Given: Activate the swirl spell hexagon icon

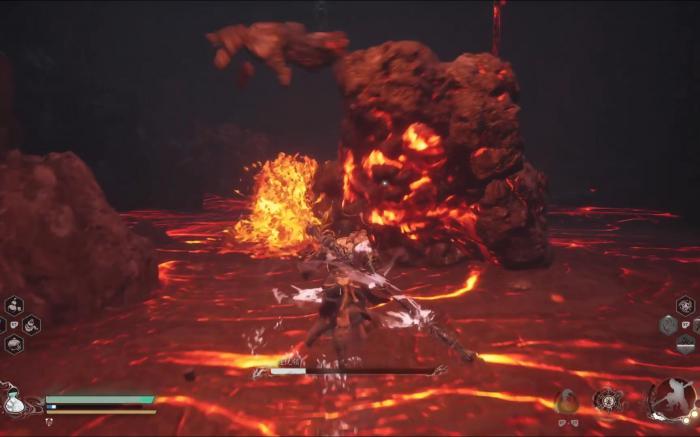Looking at the screenshot, I should [685, 304].
